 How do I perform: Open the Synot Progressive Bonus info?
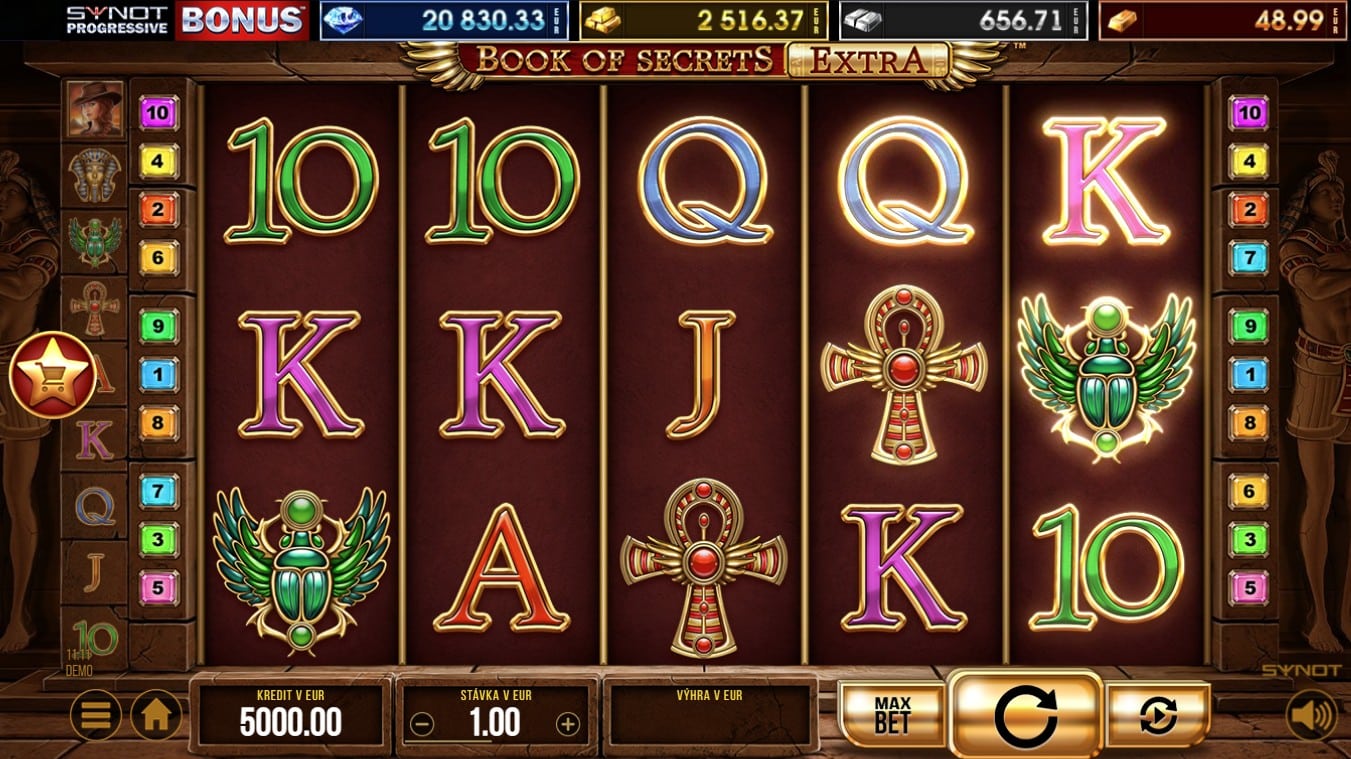pos(186,20)
